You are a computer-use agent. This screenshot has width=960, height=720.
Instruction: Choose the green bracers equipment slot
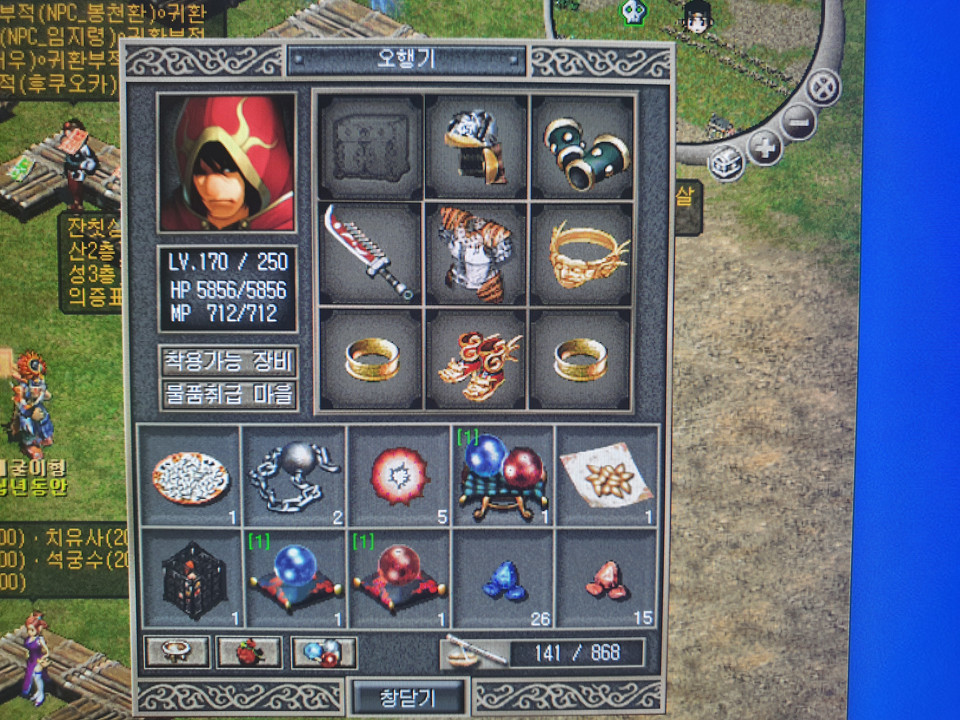click(582, 148)
